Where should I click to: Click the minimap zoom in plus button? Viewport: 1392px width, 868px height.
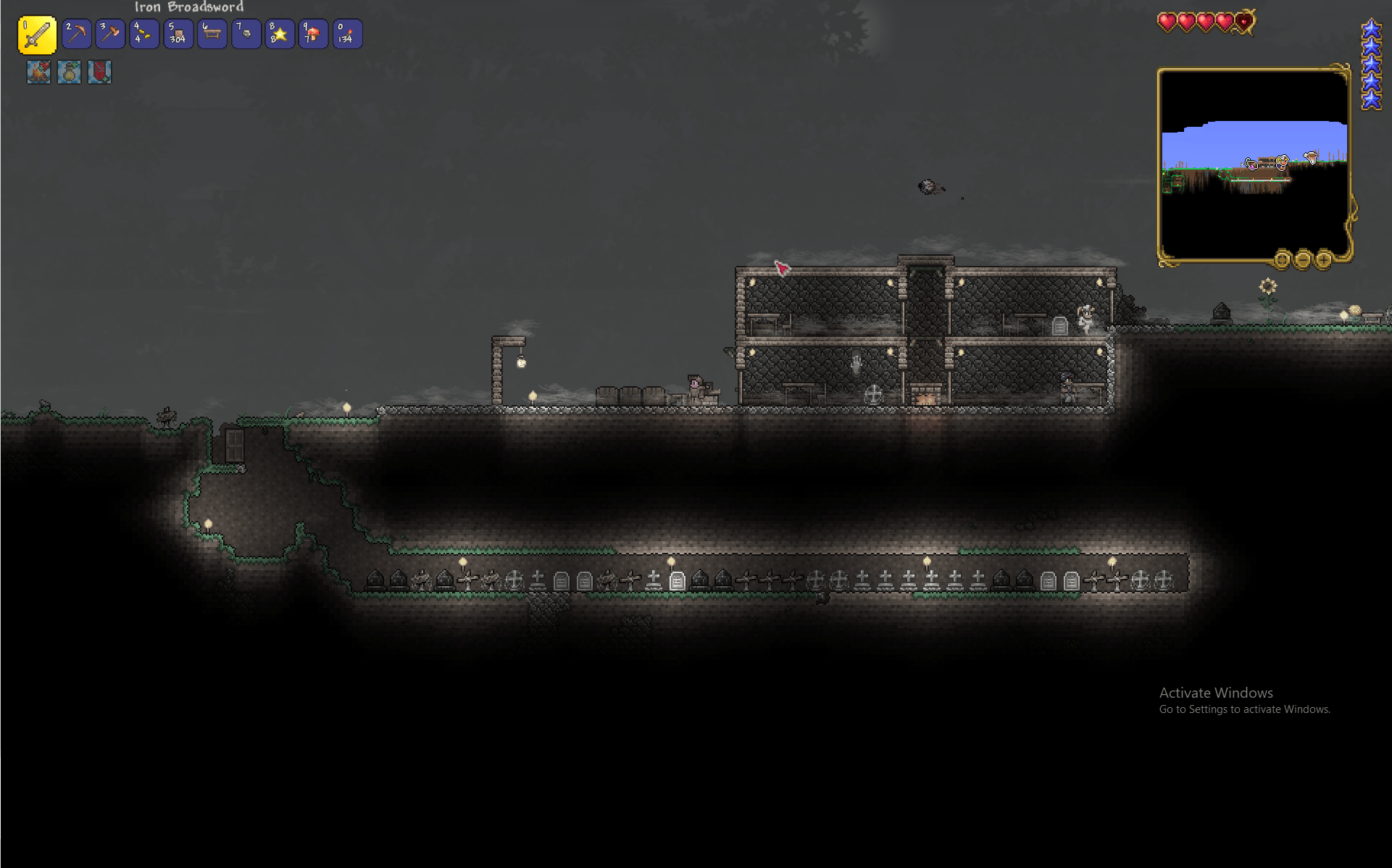[x=1324, y=259]
